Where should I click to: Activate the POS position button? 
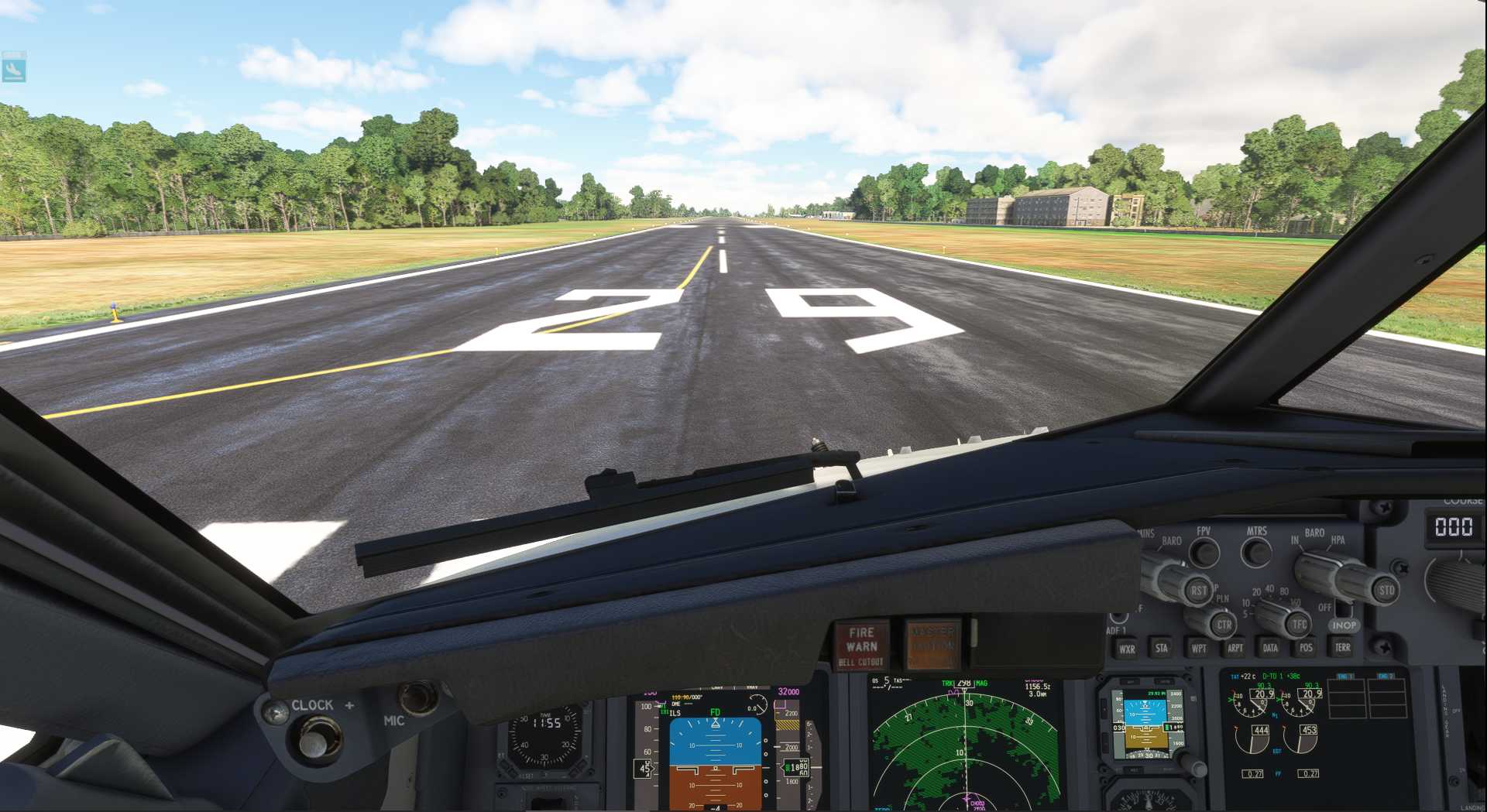click(x=1306, y=647)
